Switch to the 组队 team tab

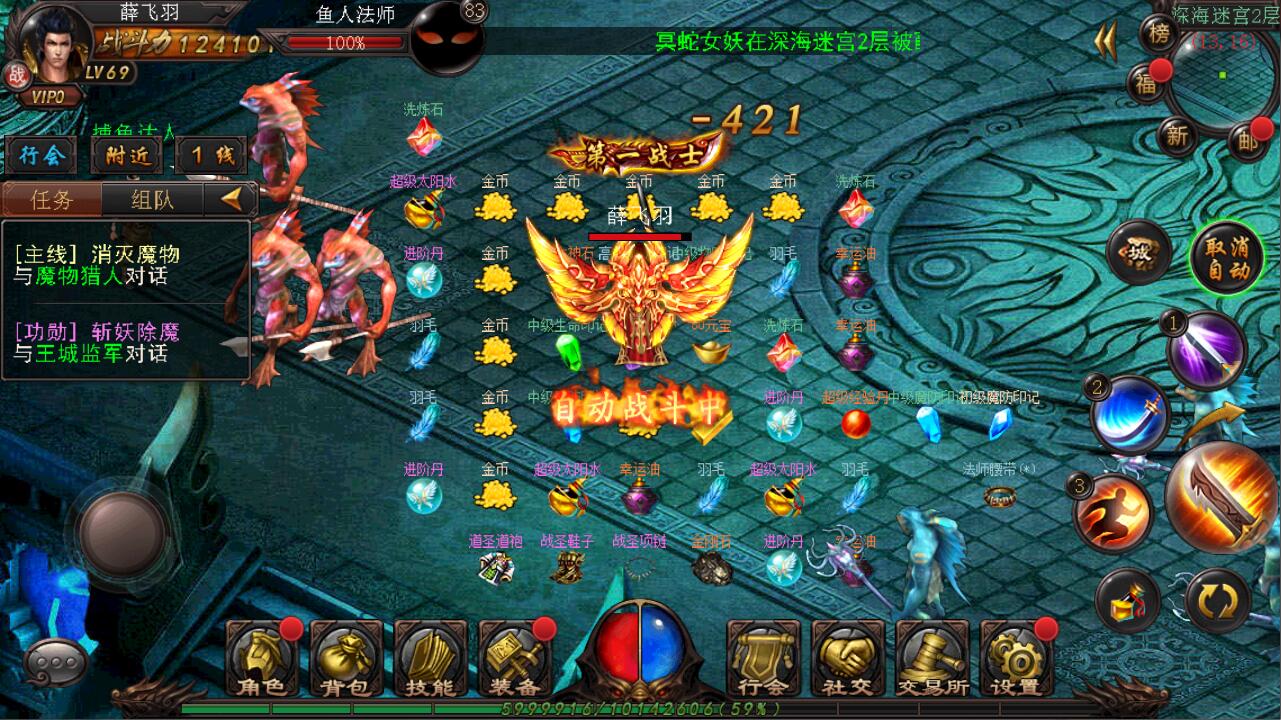click(152, 200)
